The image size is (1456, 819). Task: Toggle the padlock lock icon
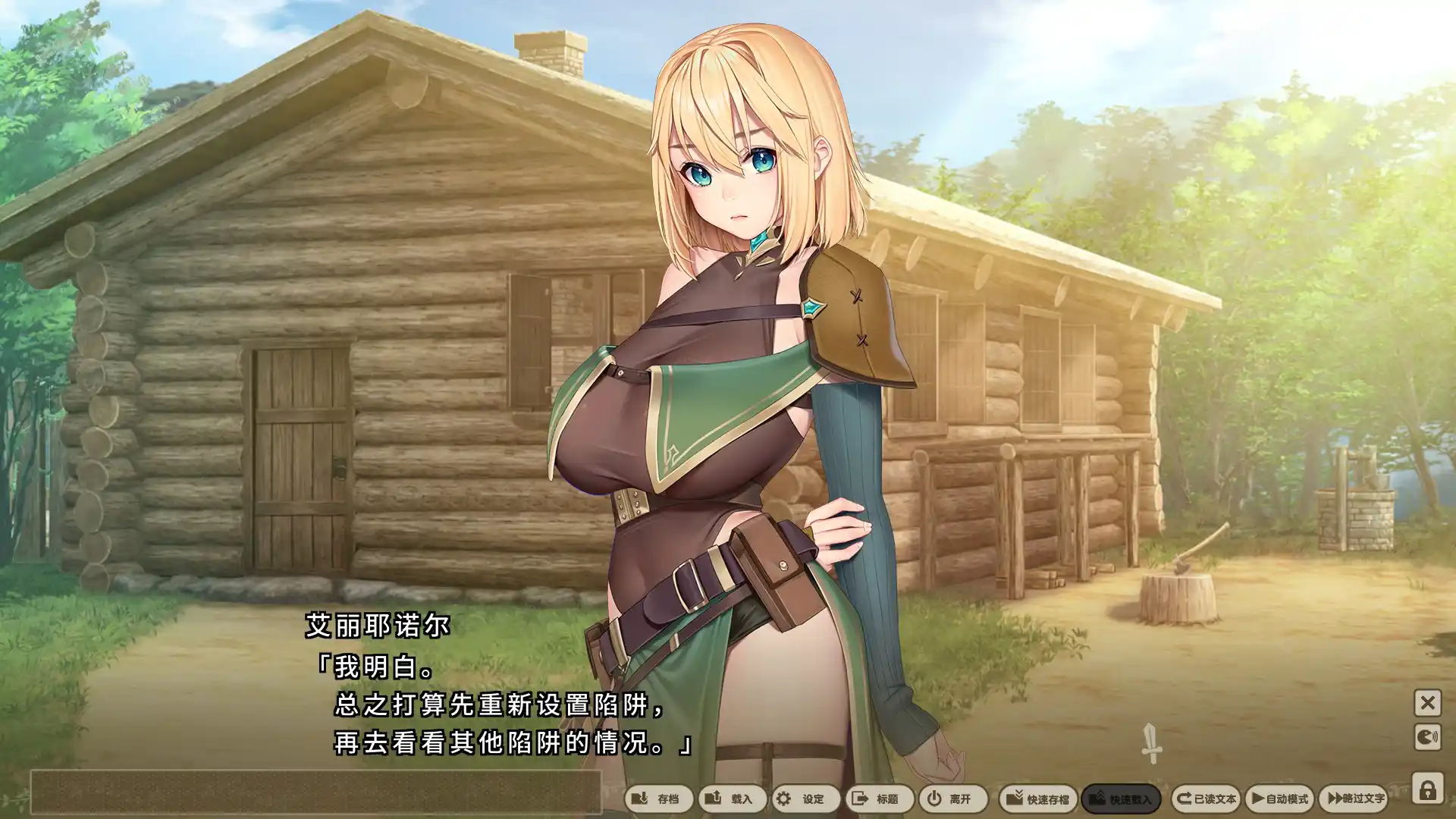click(1427, 789)
